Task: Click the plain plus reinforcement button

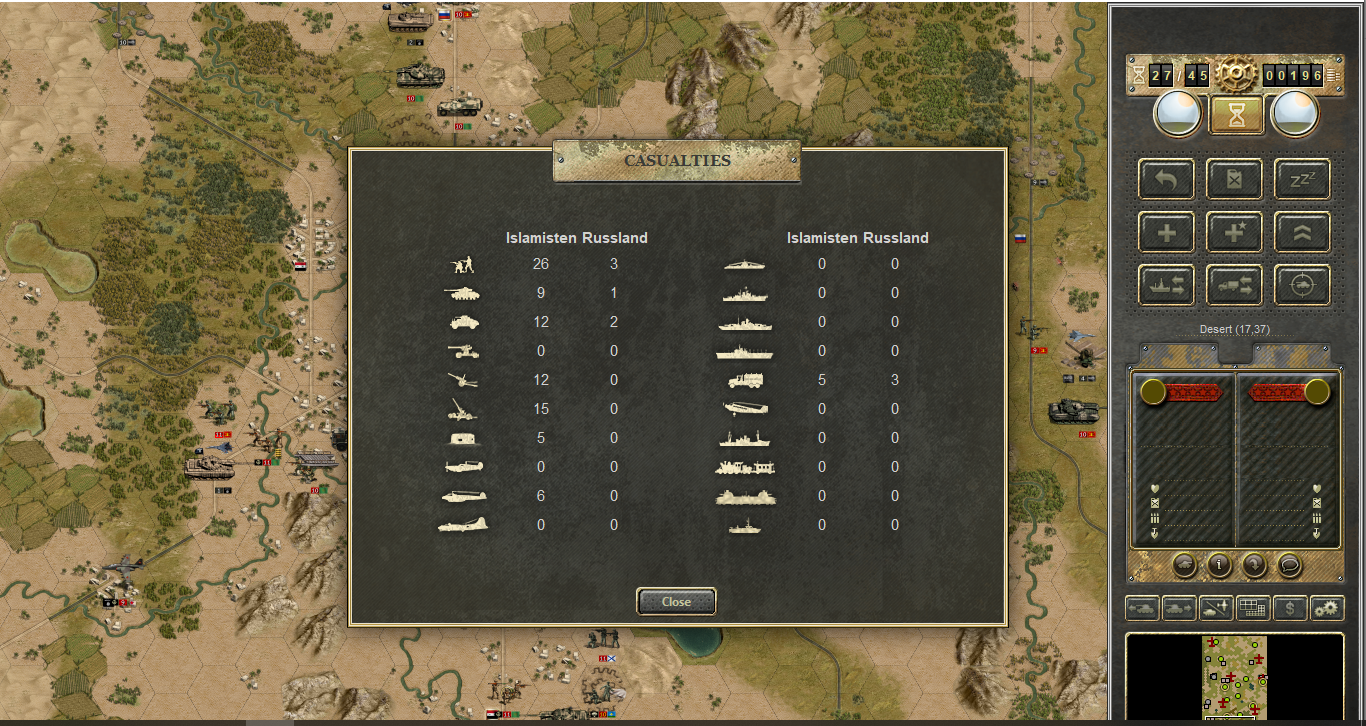Action: point(1166,233)
